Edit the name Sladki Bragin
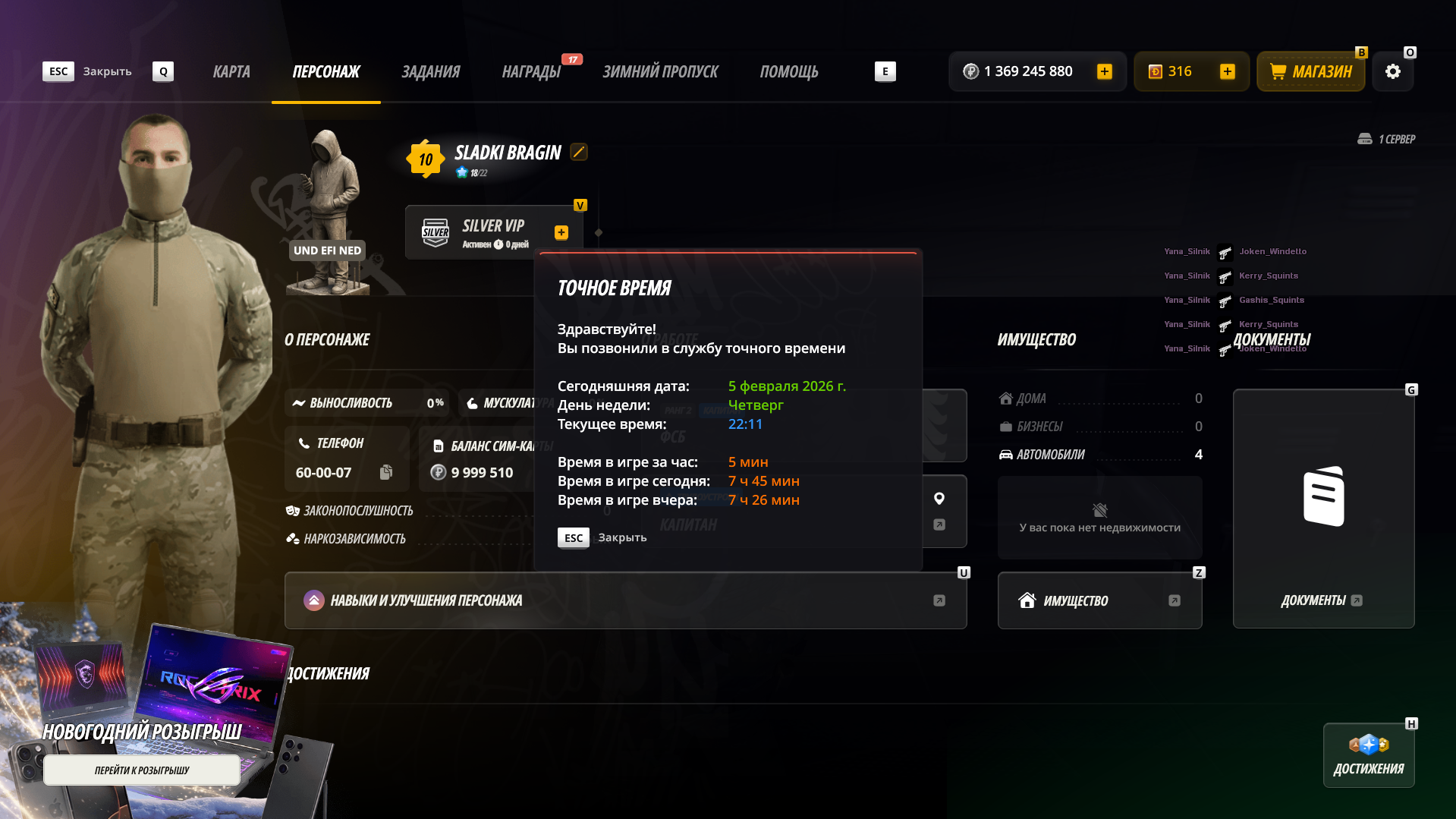This screenshot has height=819, width=1456. 579,152
